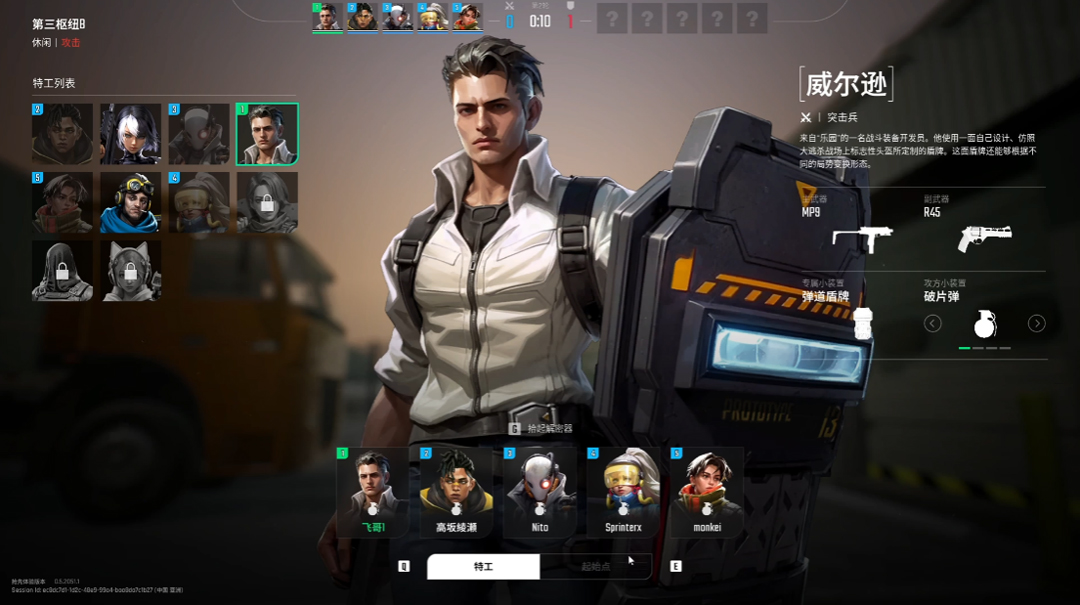
Task: Switch to the 起始点 tab
Action: pyautogui.click(x=596, y=567)
